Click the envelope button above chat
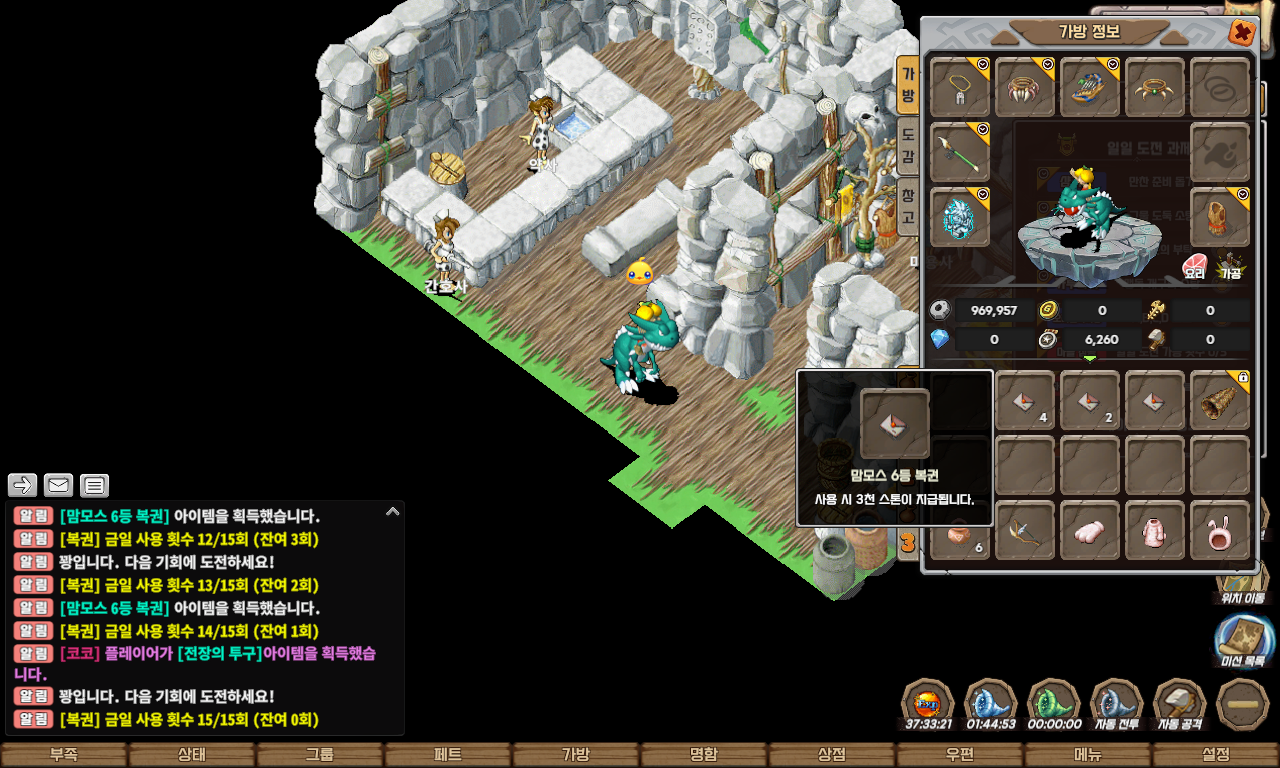This screenshot has height=768, width=1280. tap(58, 486)
